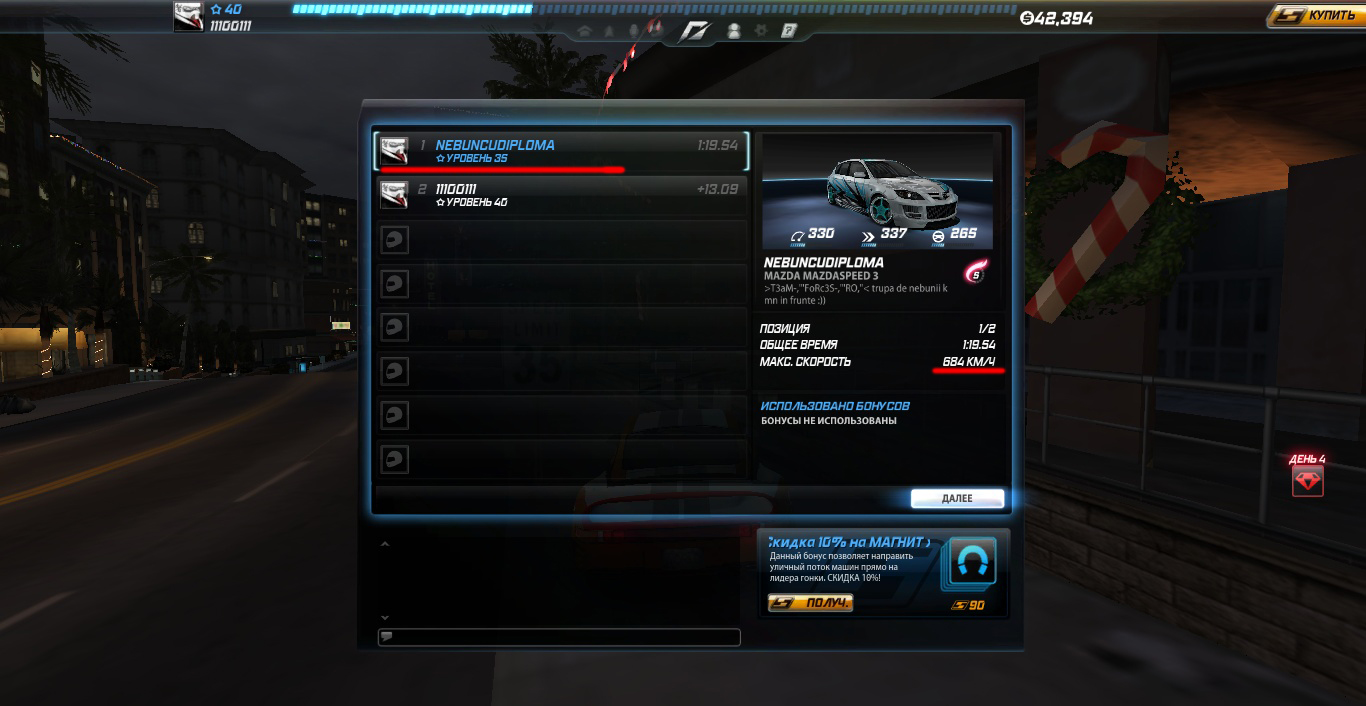Open settings via the gear icon
The height and width of the screenshot is (706, 1366).
761,31
